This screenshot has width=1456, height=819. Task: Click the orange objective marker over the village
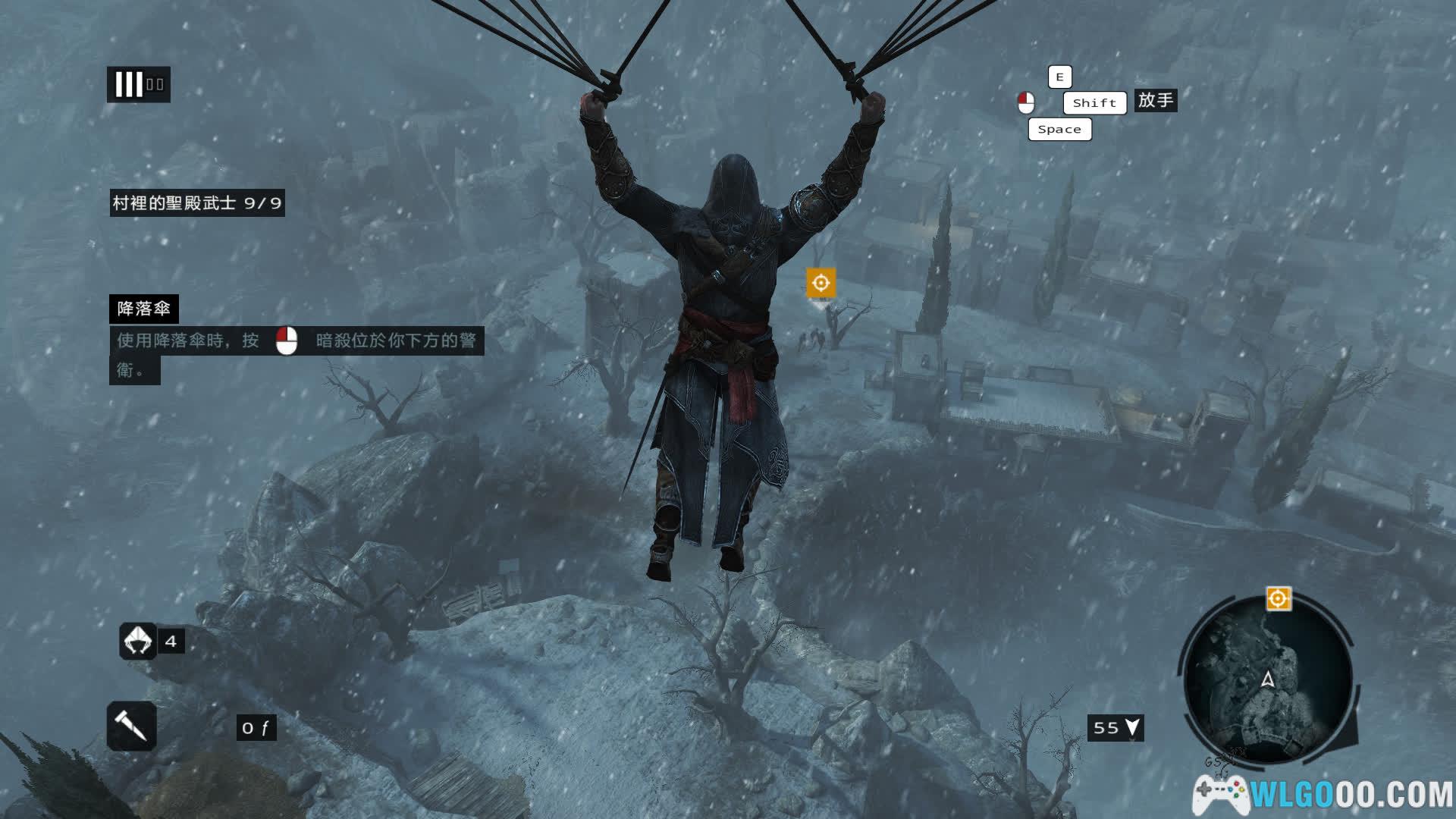pyautogui.click(x=821, y=283)
